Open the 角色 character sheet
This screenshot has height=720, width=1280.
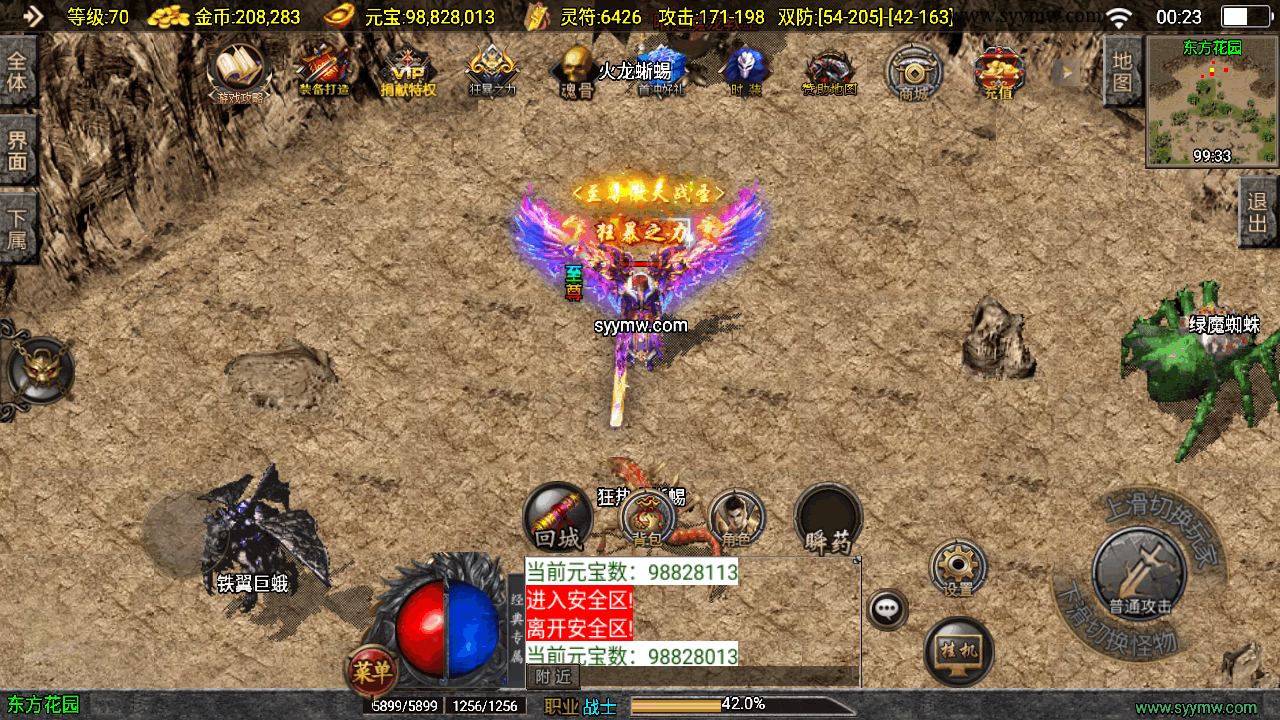(737, 520)
